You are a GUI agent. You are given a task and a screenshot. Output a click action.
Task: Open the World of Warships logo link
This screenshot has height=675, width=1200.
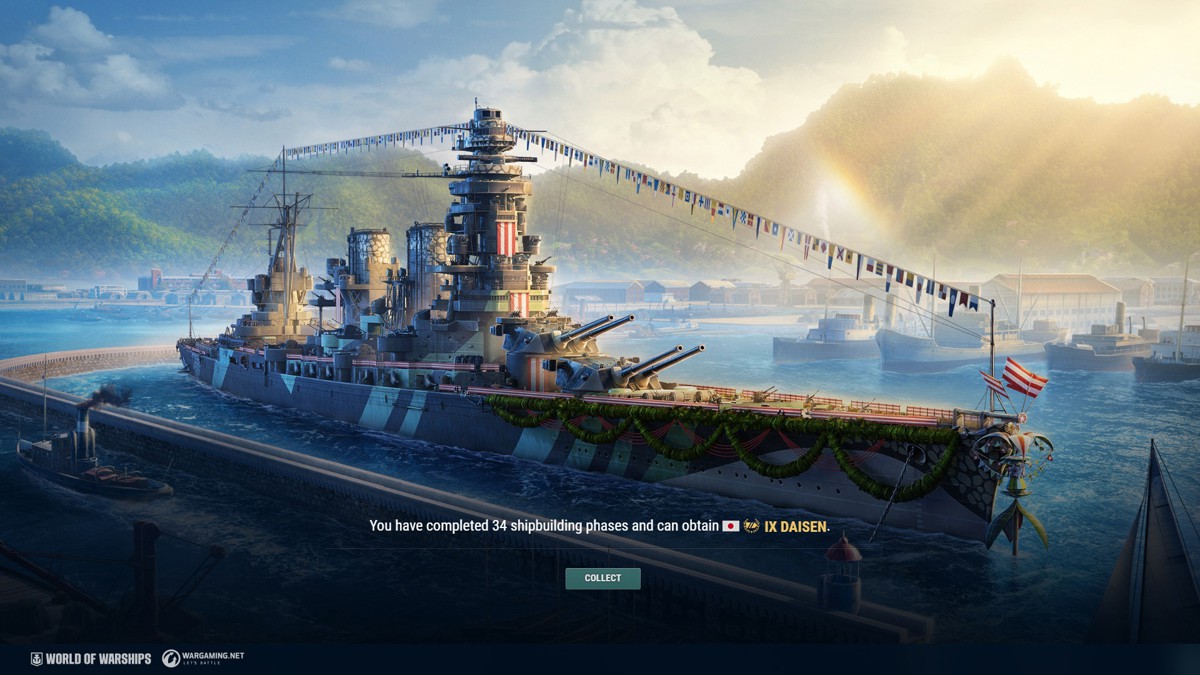pyautogui.click(x=91, y=658)
